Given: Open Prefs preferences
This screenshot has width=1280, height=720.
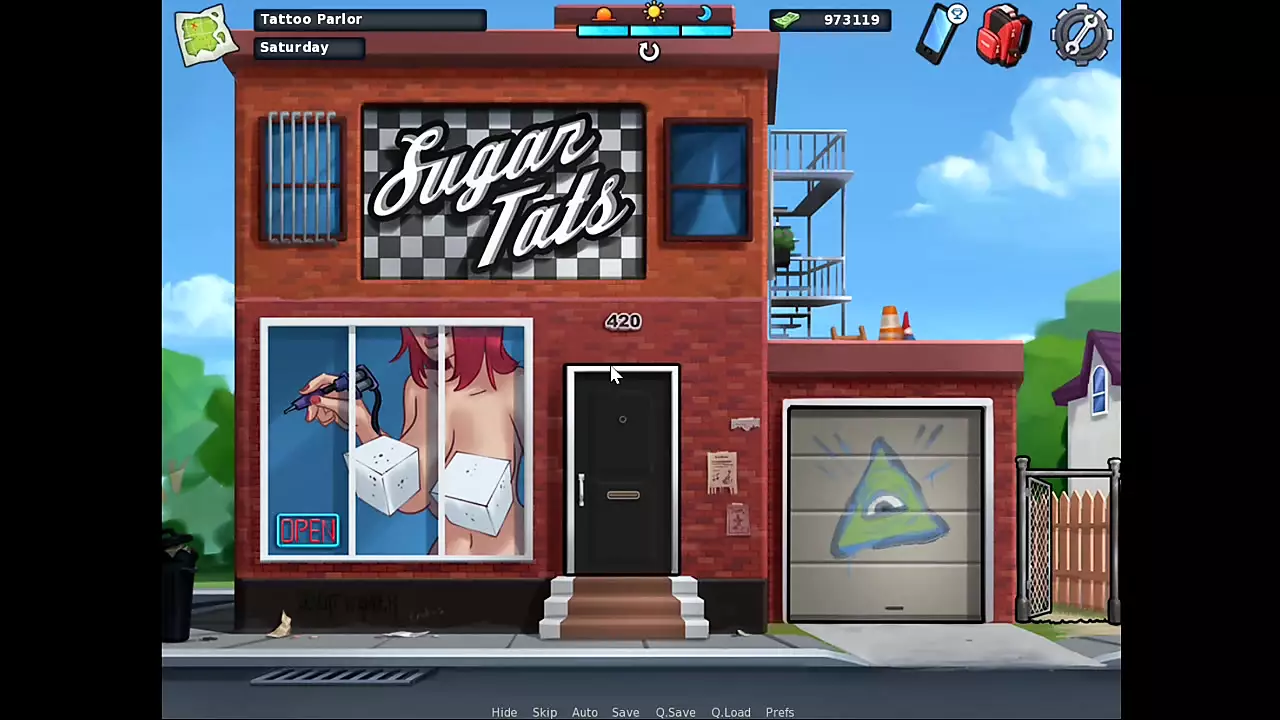Looking at the screenshot, I should click(x=780, y=712).
